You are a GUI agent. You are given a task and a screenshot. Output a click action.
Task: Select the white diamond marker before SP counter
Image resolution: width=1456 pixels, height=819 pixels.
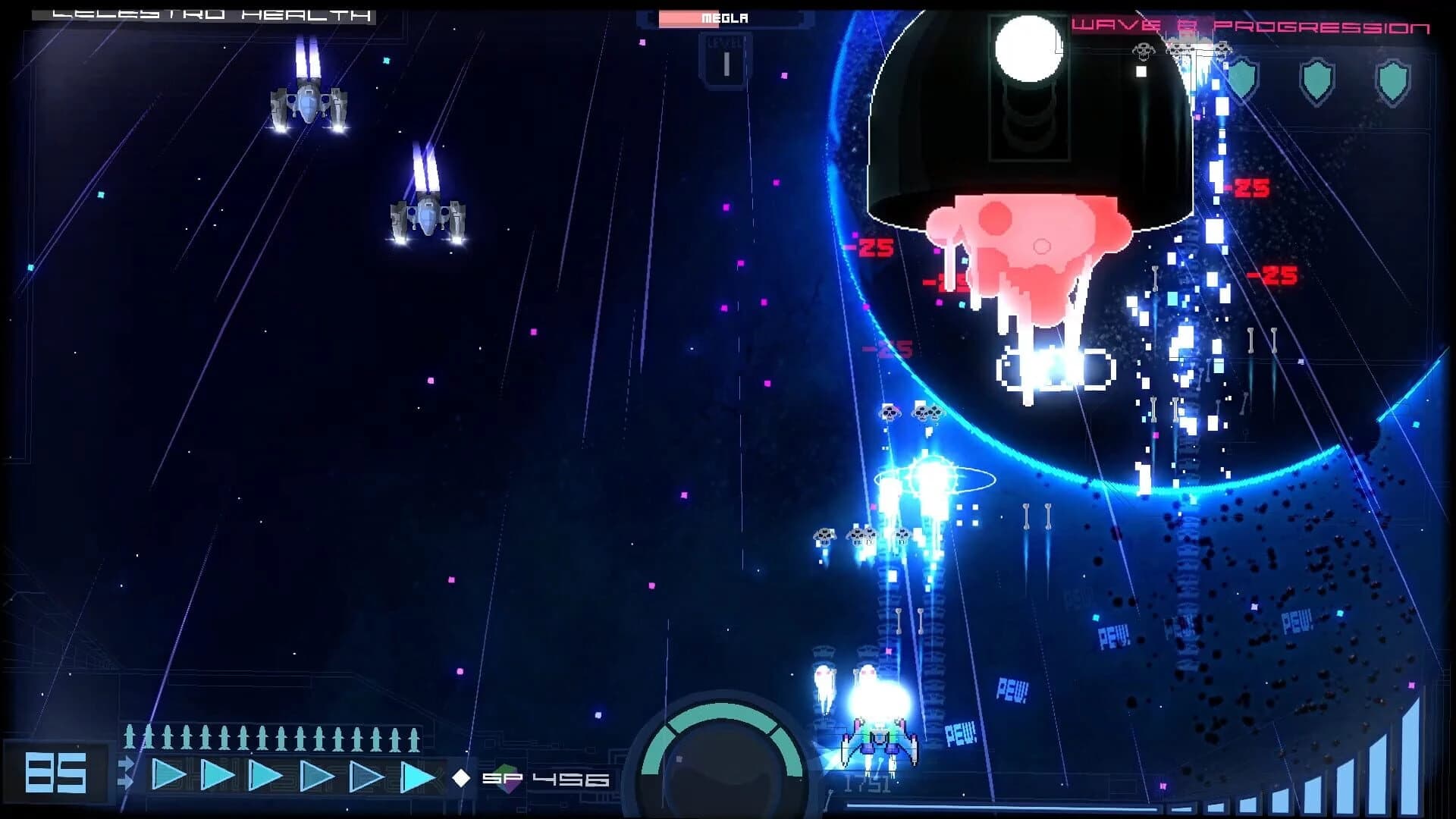[460, 777]
